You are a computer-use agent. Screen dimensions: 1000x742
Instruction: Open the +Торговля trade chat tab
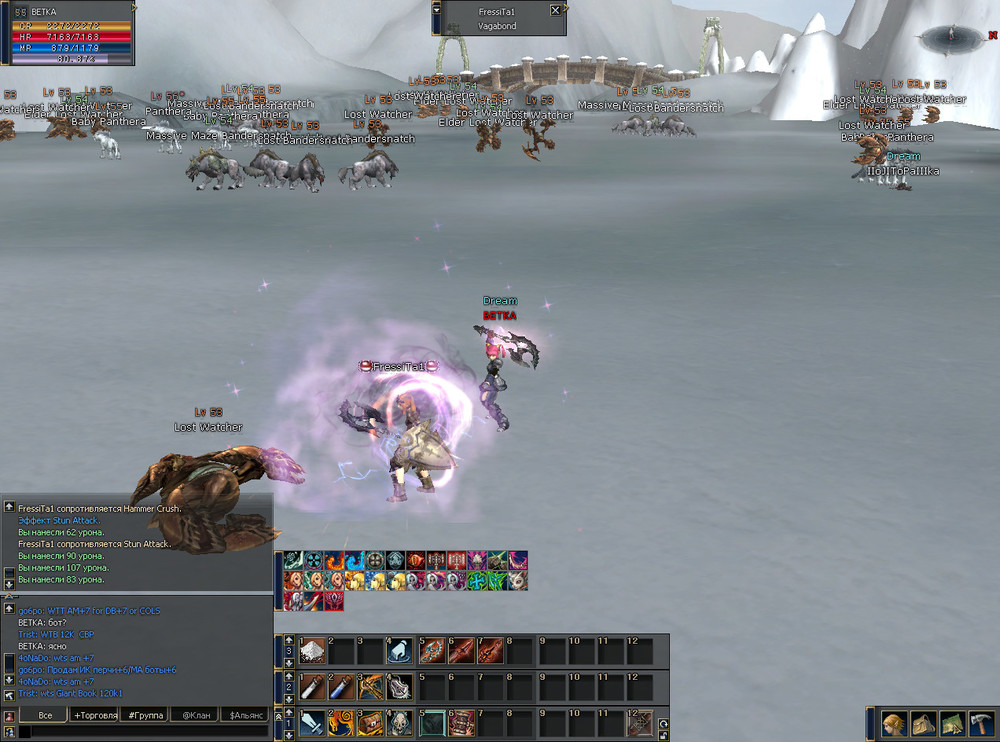click(x=94, y=715)
